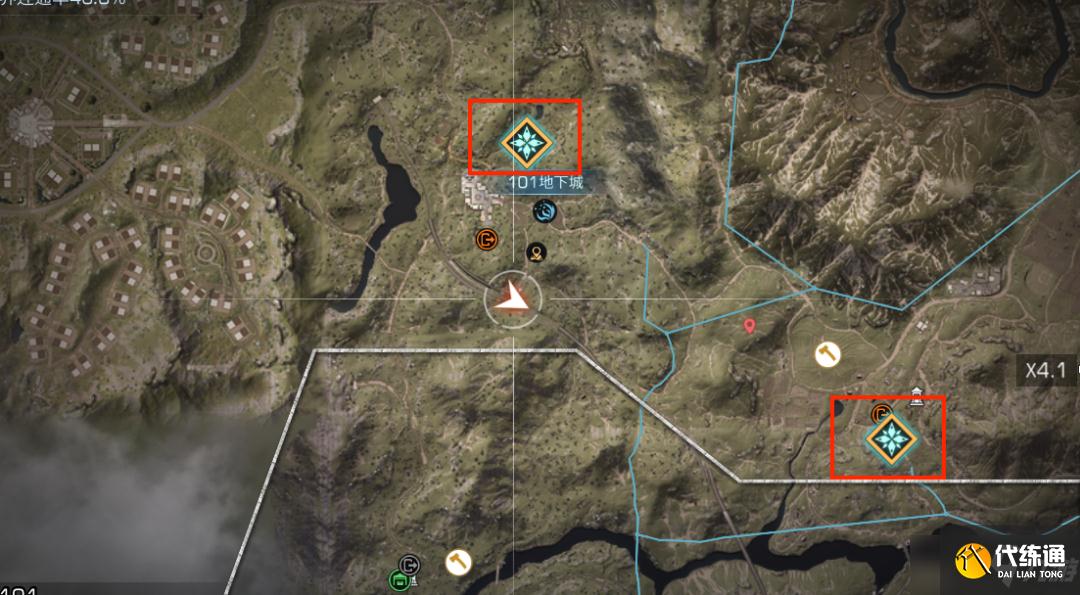The height and width of the screenshot is (595, 1080).
Task: Click the 101地下城 map label
Action: (x=544, y=183)
